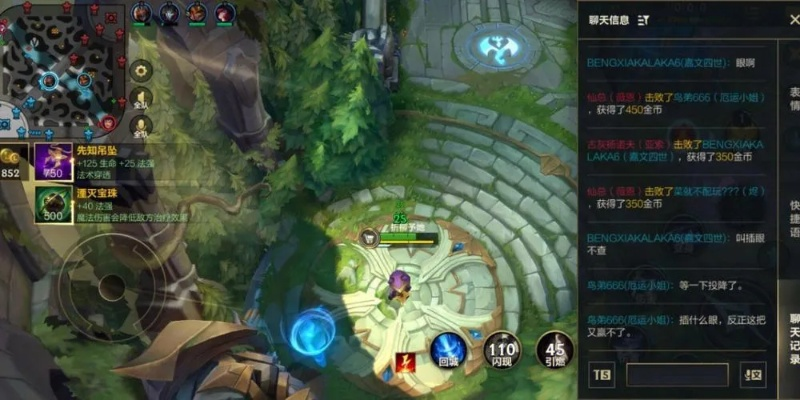Open settings with the gear icon
Screen dimensions: 800x400
point(141,70)
